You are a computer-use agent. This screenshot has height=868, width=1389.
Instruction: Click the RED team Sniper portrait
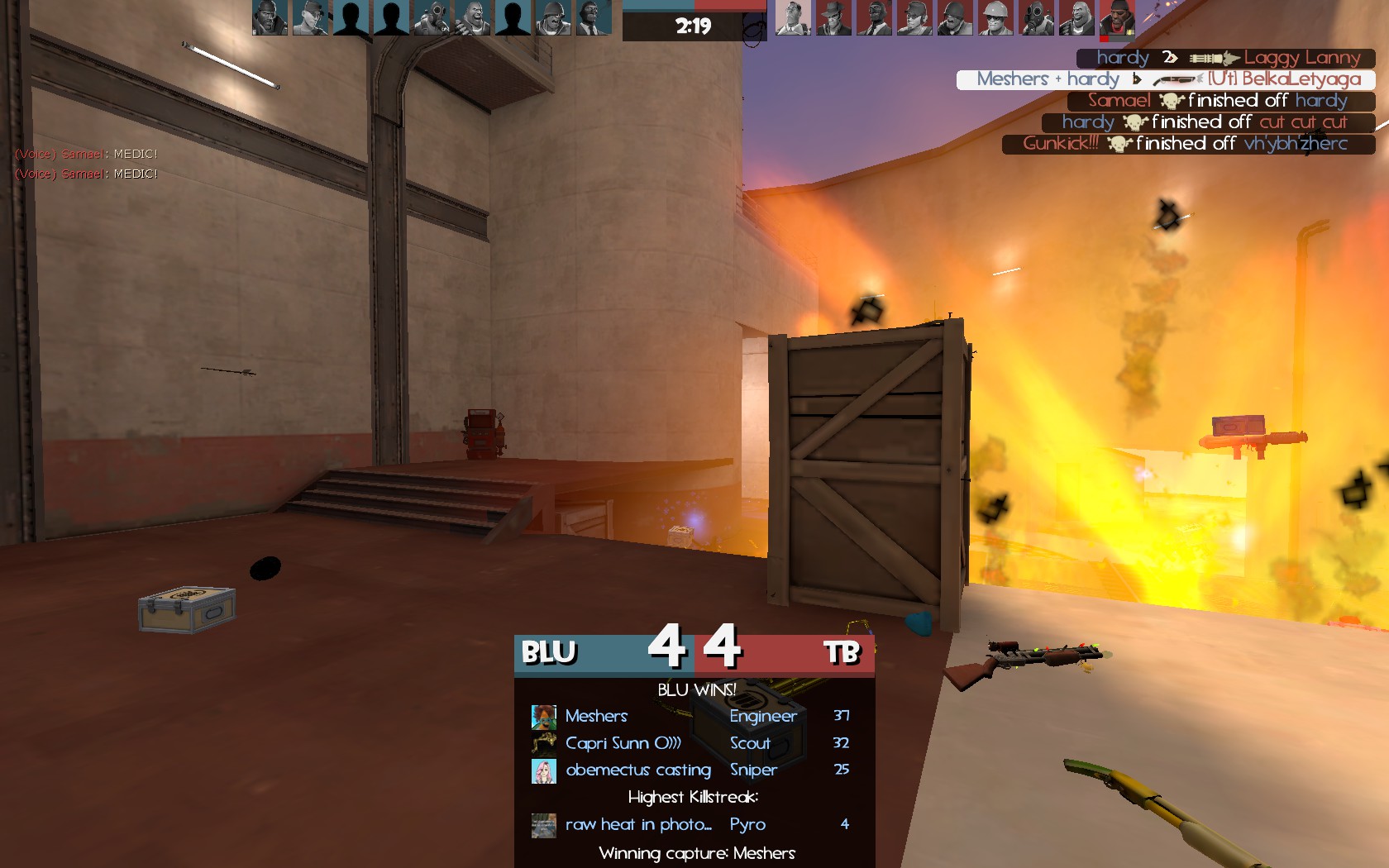(x=833, y=17)
